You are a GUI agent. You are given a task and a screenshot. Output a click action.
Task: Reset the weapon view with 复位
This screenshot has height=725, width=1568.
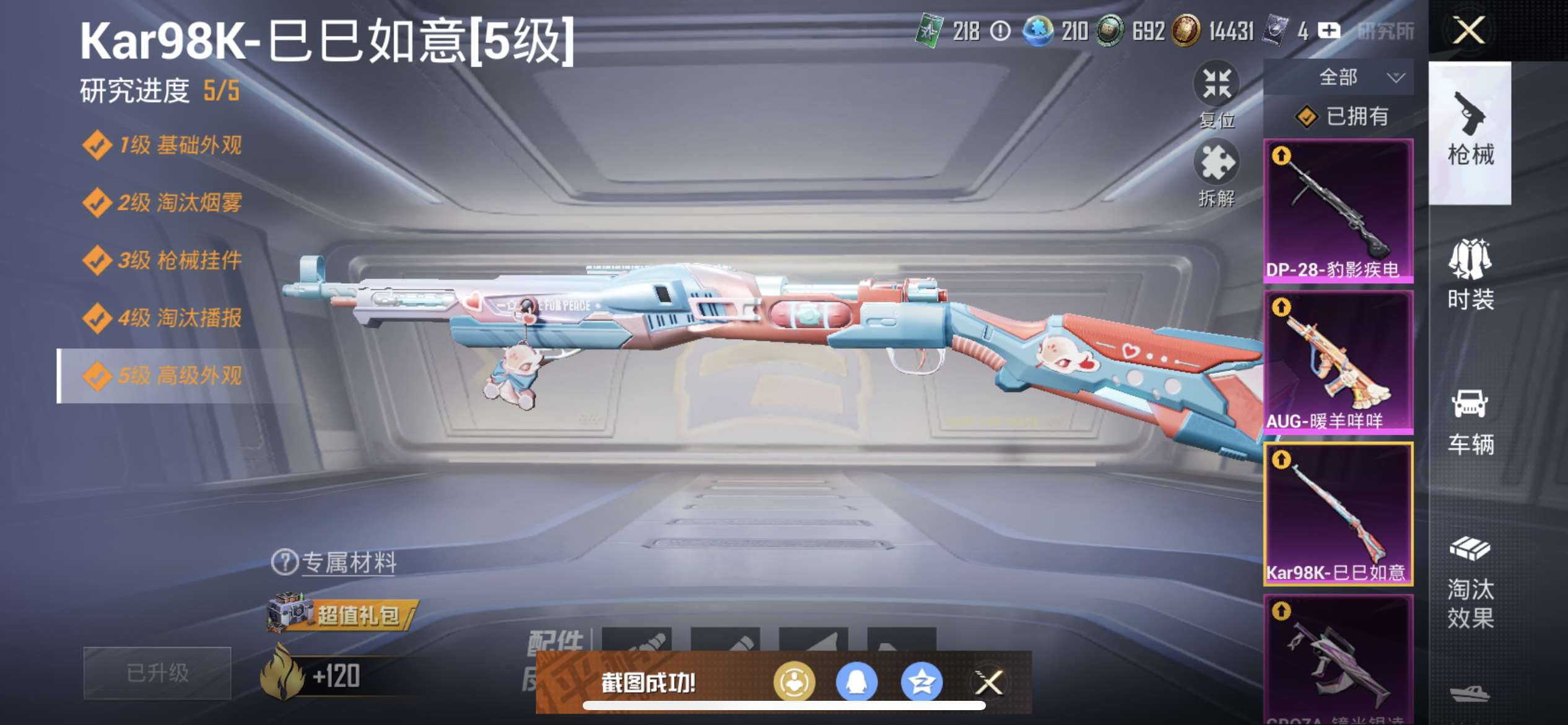(x=1216, y=93)
